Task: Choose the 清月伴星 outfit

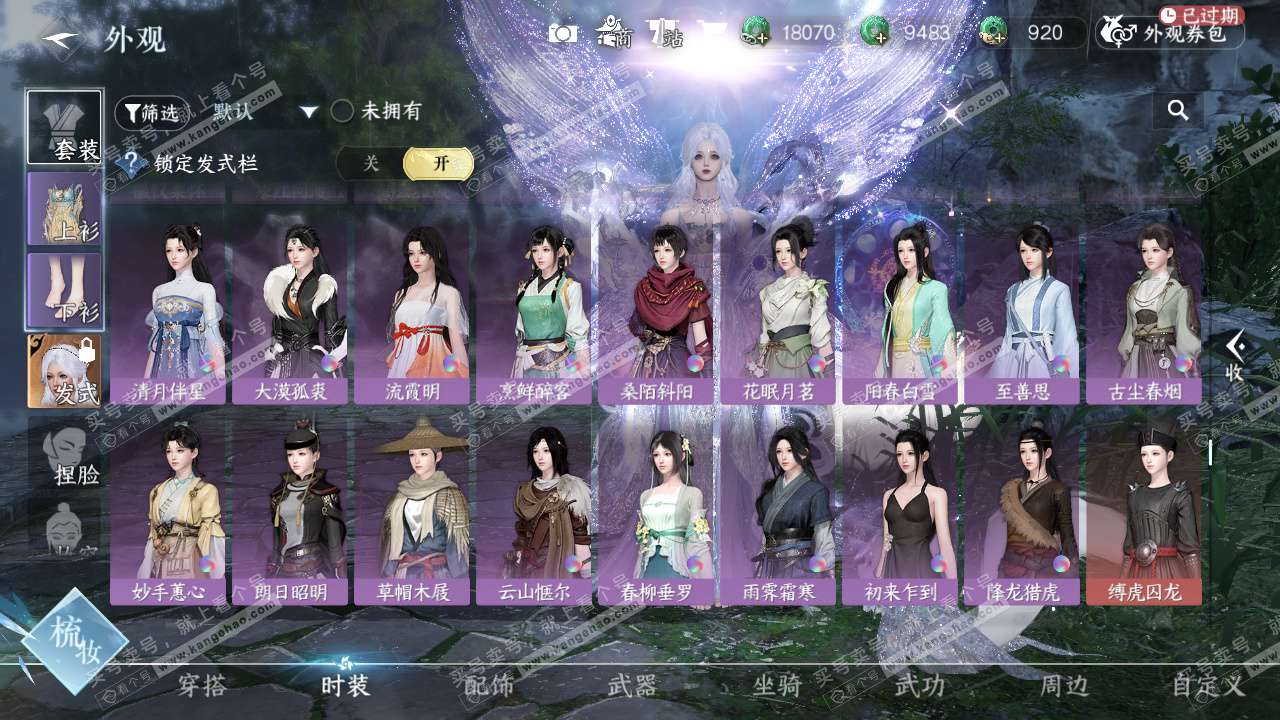Action: [168, 310]
